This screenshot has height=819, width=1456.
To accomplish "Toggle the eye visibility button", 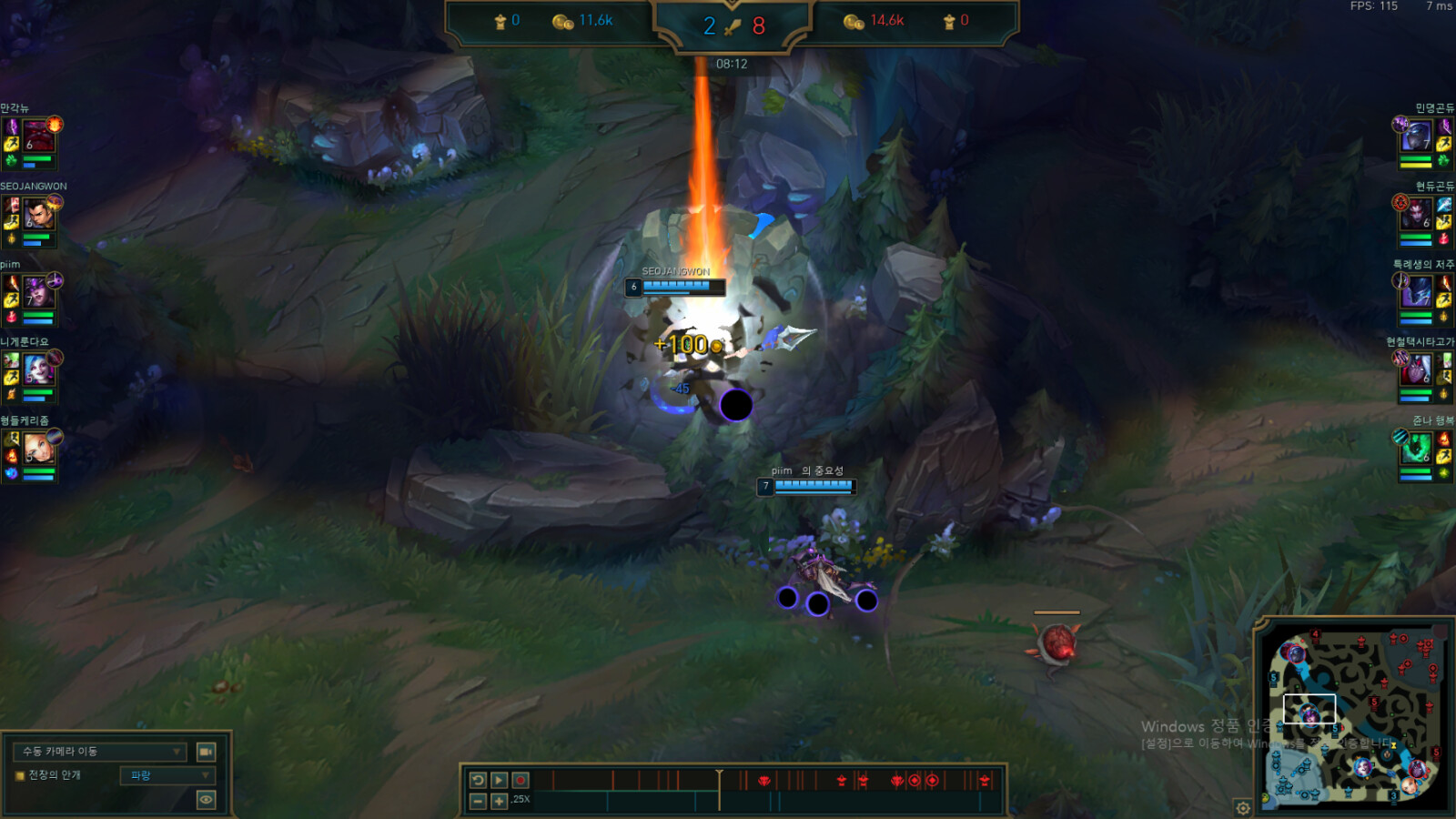I will [x=207, y=800].
